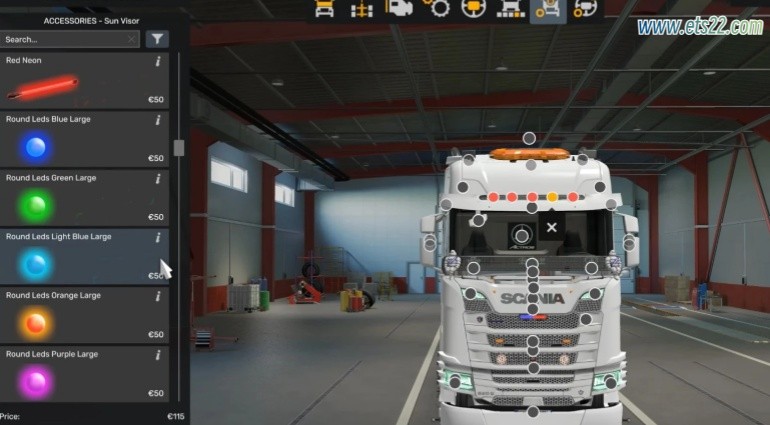Switch to the chassis category tab
770x425 pixels.
361,9
